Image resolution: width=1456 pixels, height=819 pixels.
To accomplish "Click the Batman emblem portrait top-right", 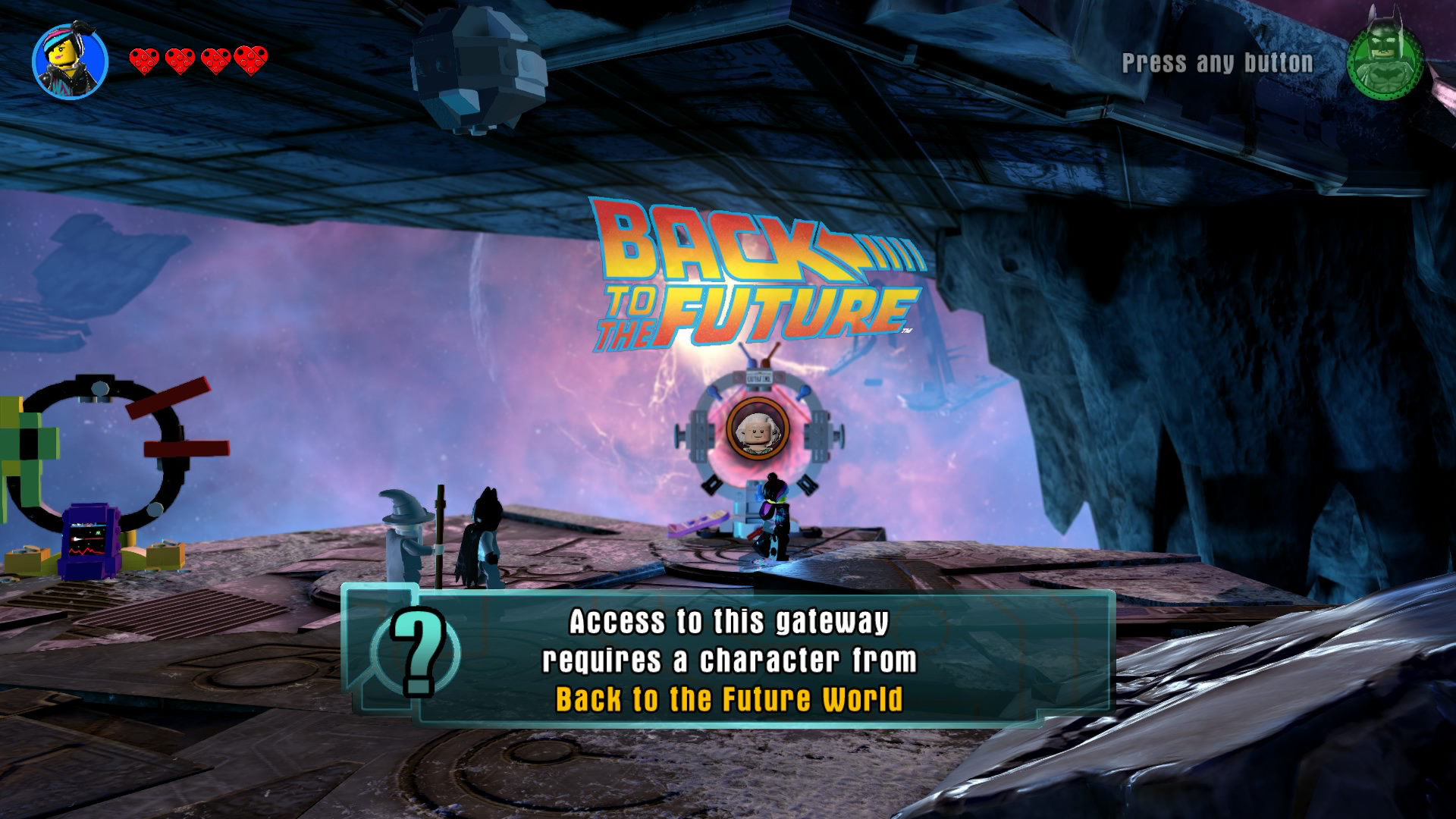I will pyautogui.click(x=1387, y=64).
